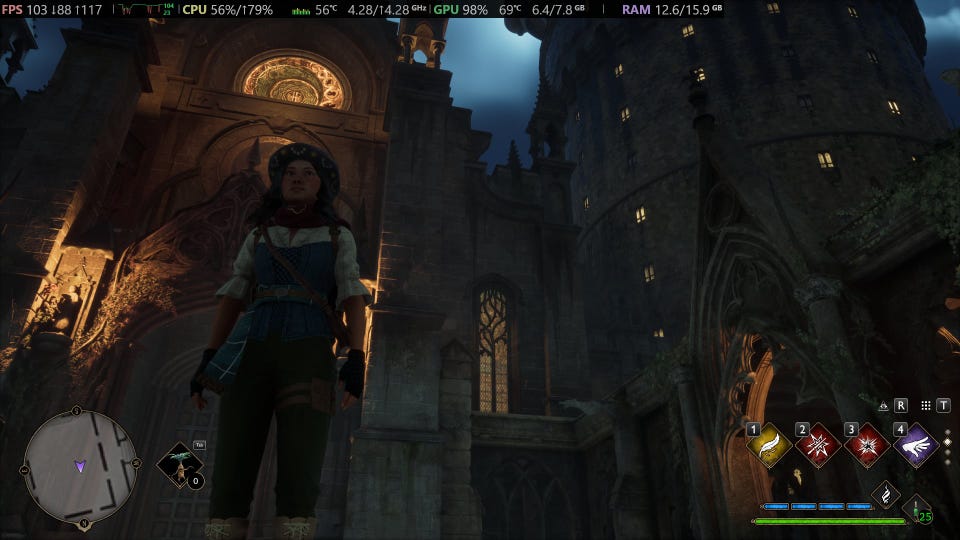The width and height of the screenshot is (960, 540).
Task: Select the mandrake item slot
Action: point(179,465)
